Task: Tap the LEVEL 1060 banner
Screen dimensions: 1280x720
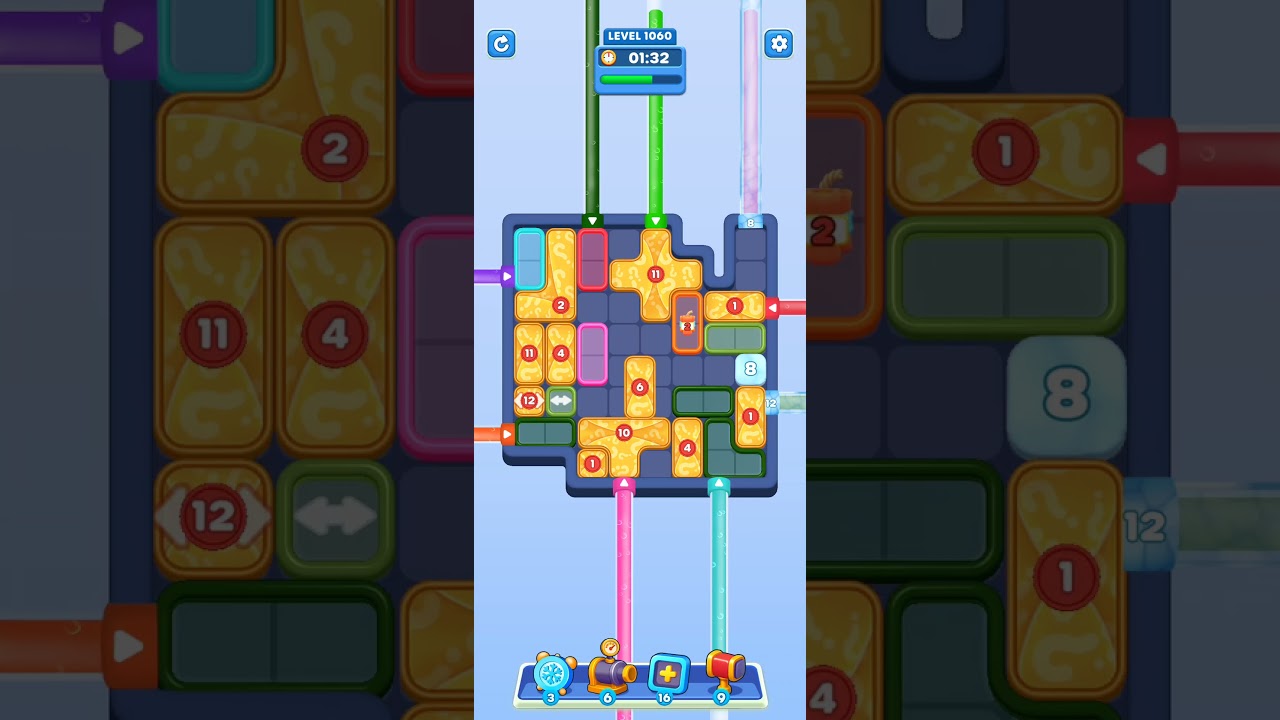Action: pyautogui.click(x=640, y=35)
